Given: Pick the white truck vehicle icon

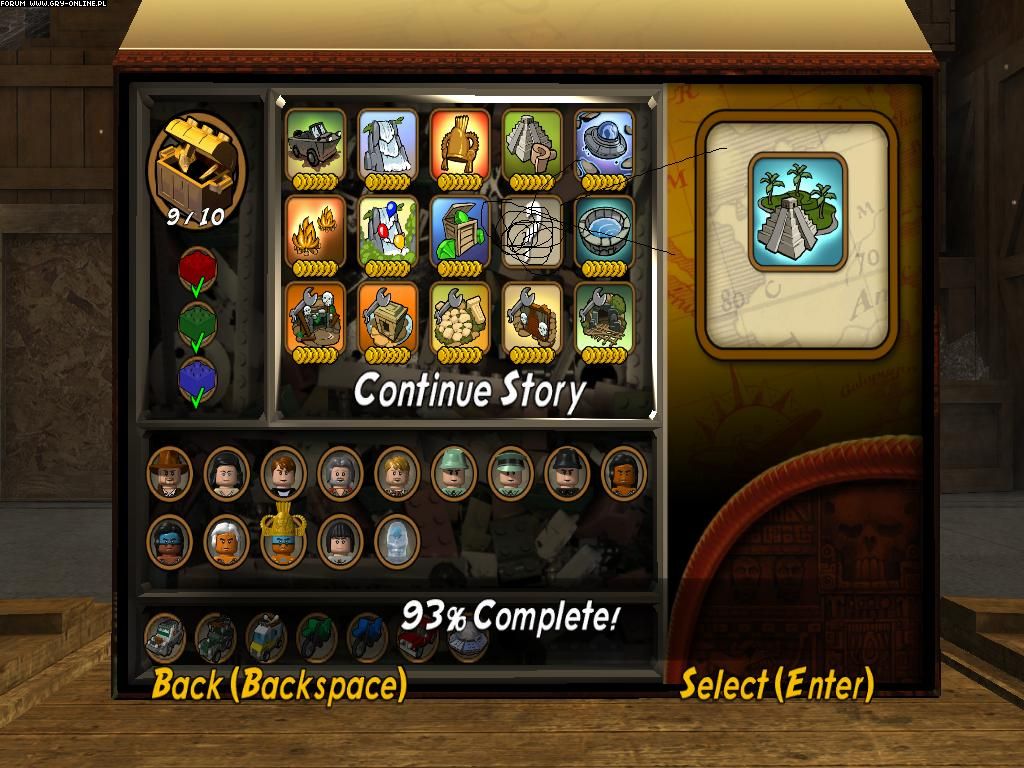Looking at the screenshot, I should [x=165, y=636].
